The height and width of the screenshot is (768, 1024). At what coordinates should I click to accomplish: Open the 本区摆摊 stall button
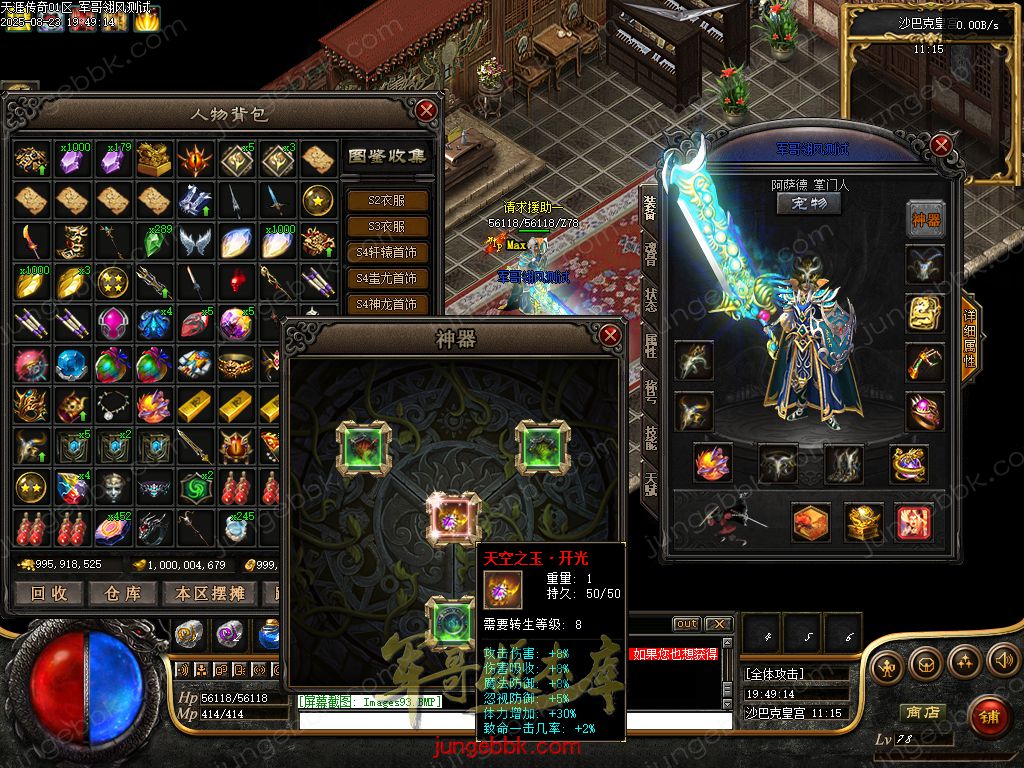coord(210,593)
